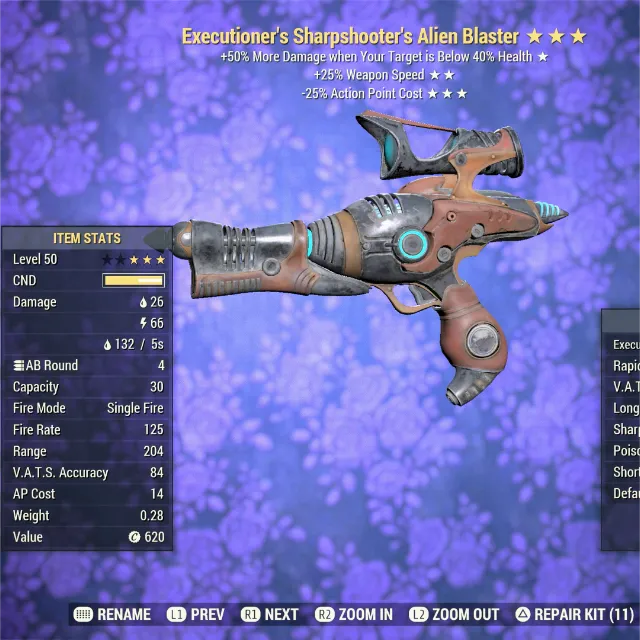The image size is (640, 640).
Task: Go to the Prev item
Action: point(196,614)
